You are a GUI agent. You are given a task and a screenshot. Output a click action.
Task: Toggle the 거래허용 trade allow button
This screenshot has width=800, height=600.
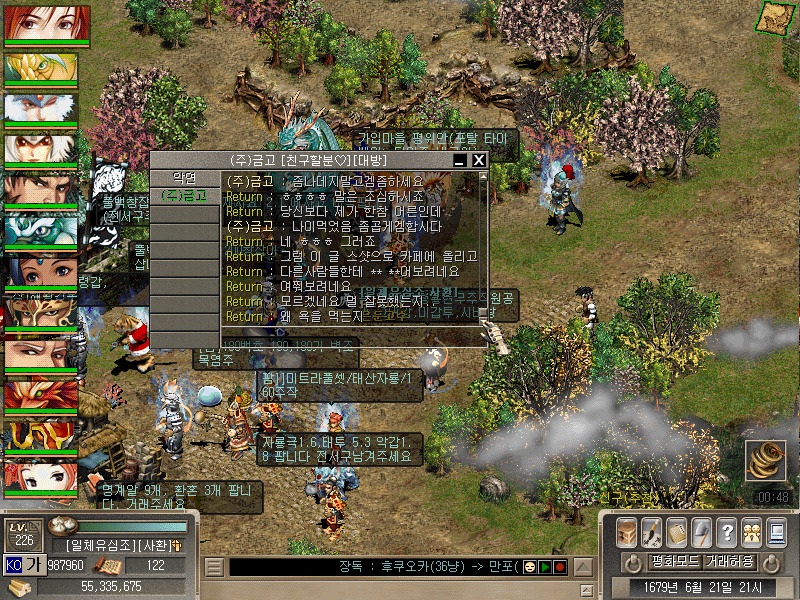point(730,561)
